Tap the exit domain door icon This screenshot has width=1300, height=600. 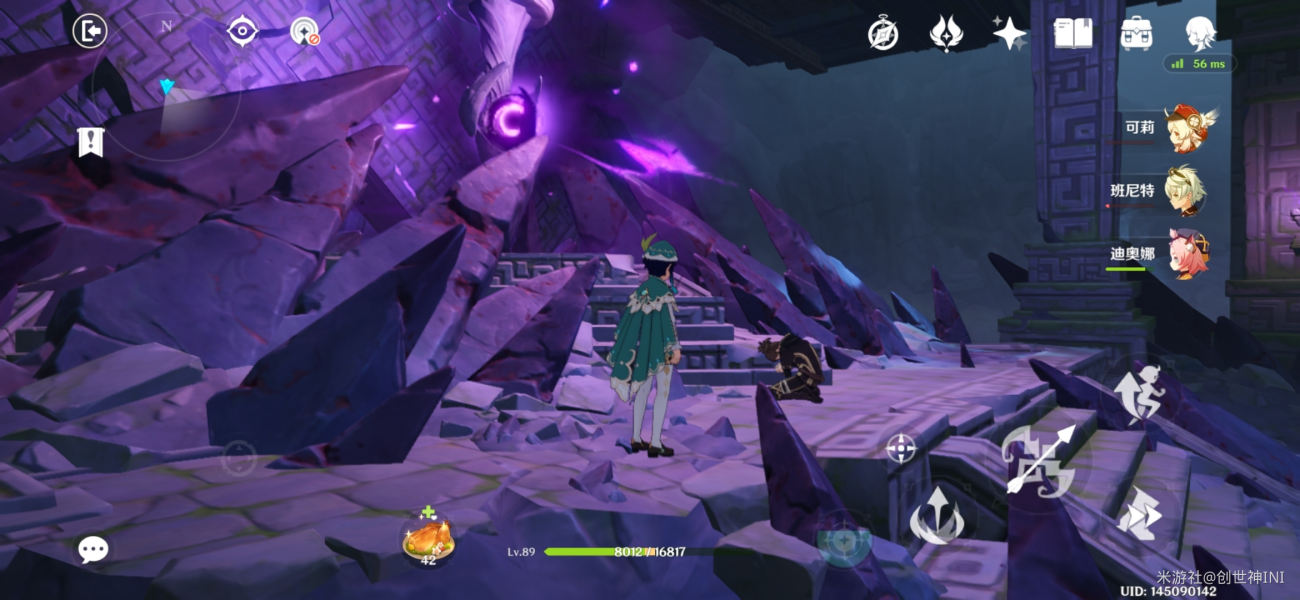pos(90,32)
